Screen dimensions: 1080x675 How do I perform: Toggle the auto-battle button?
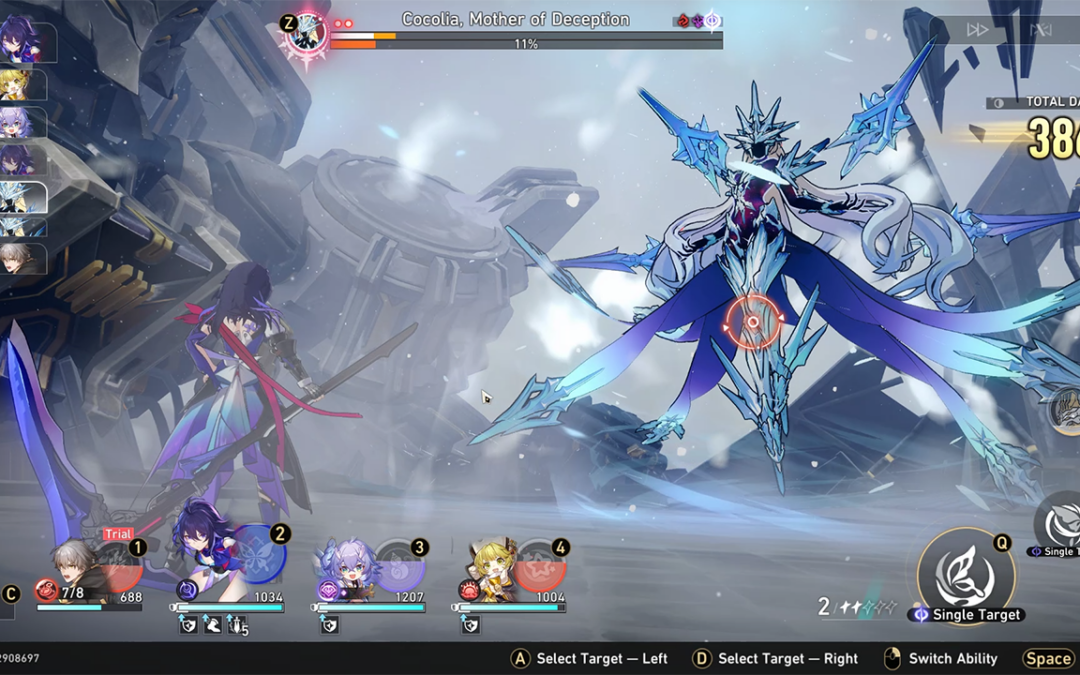tap(1041, 30)
